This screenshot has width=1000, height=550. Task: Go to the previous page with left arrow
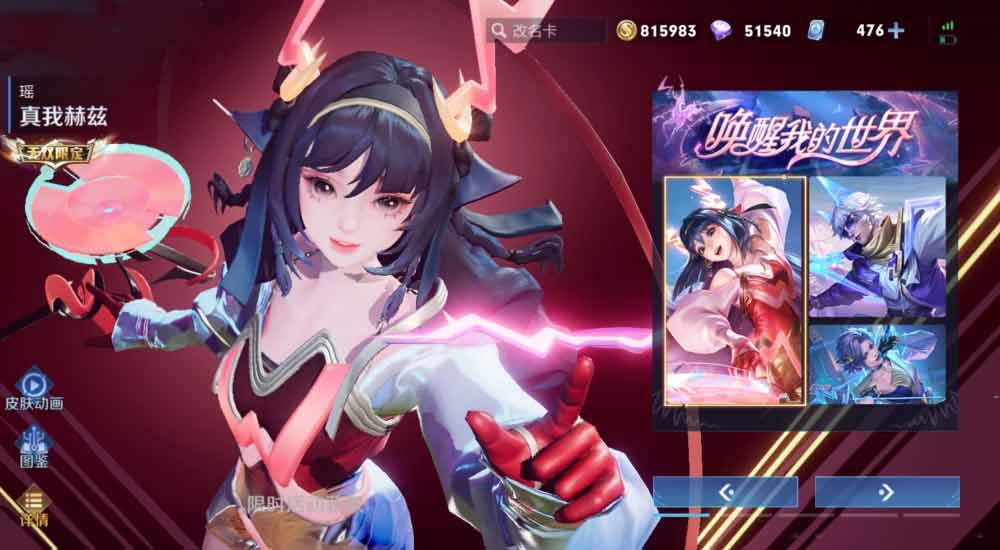coord(725,491)
